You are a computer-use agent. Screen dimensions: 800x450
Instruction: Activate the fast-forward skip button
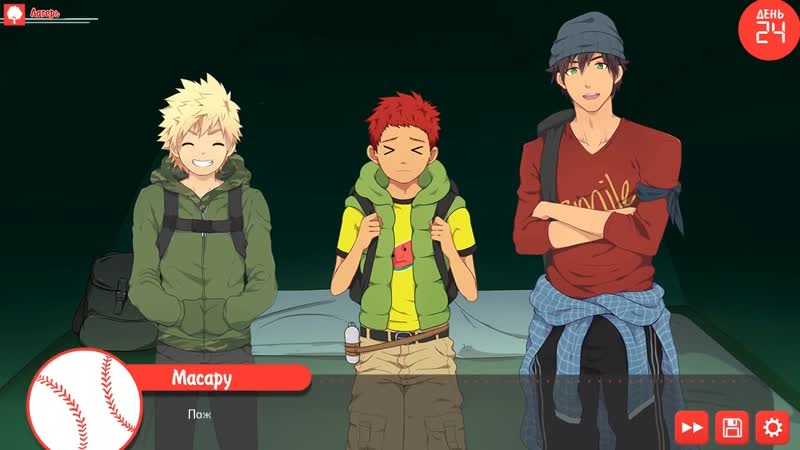(x=692, y=428)
